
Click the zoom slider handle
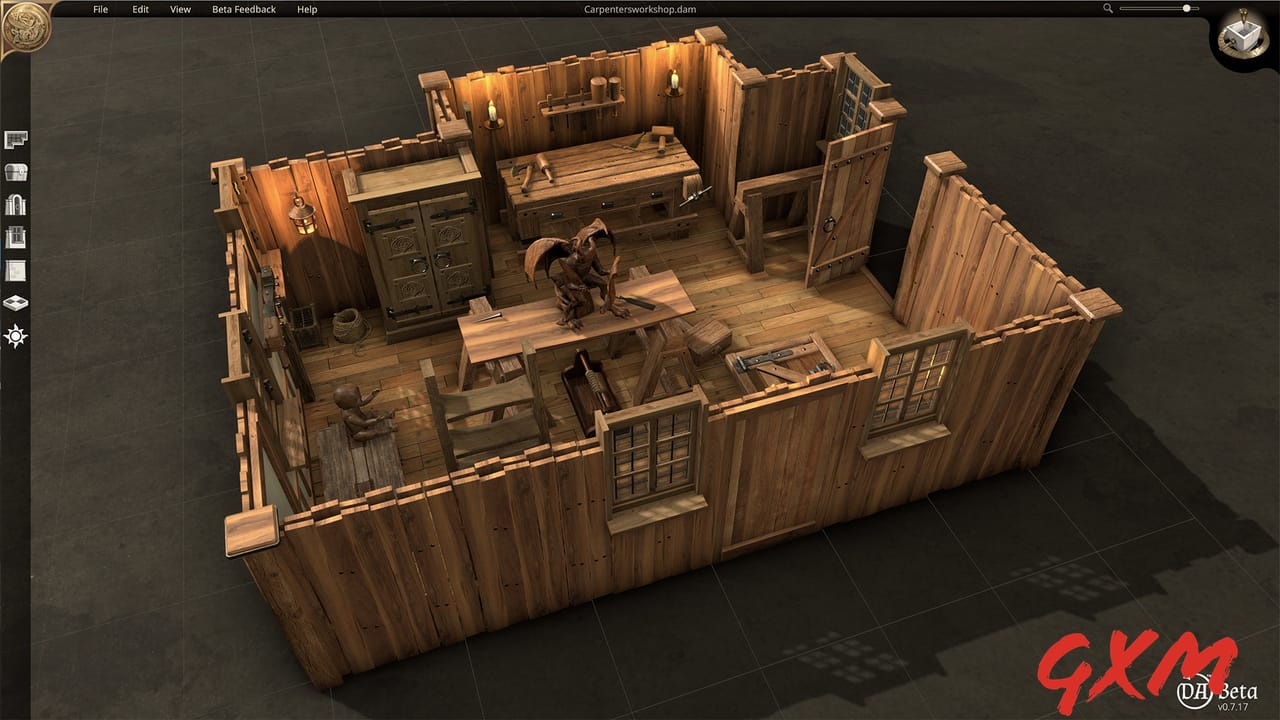(1187, 8)
